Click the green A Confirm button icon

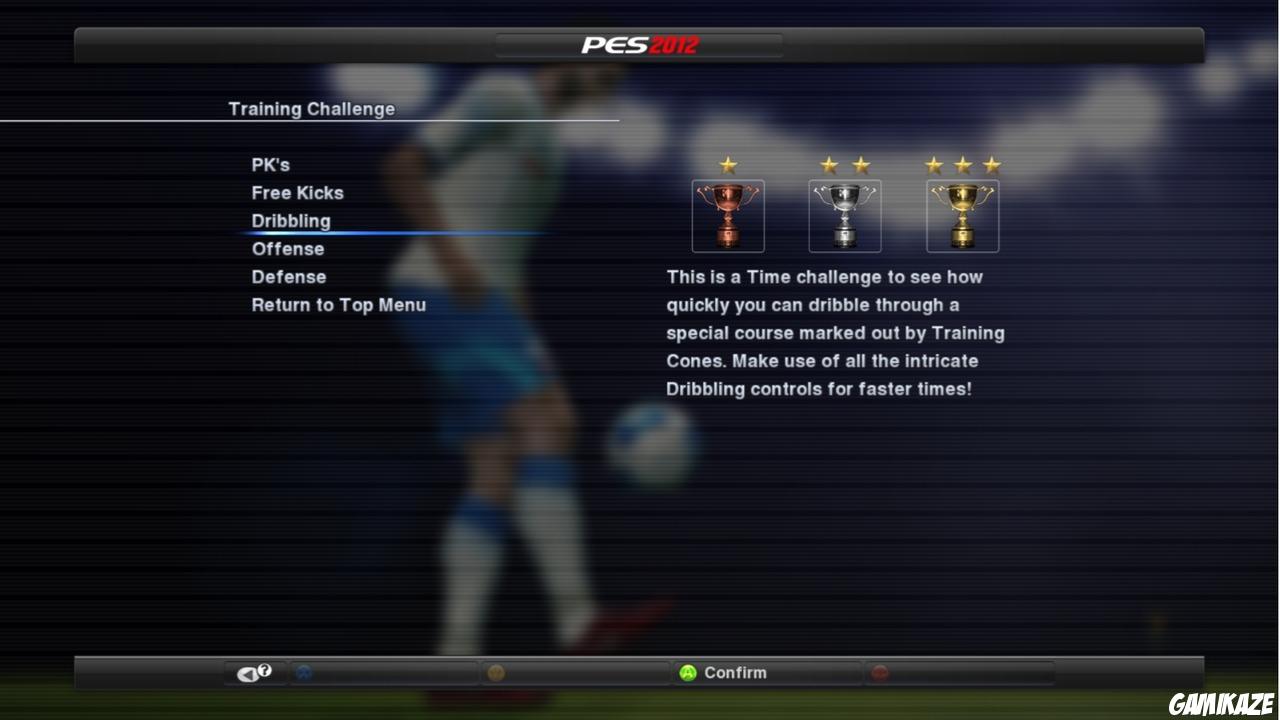tap(689, 672)
